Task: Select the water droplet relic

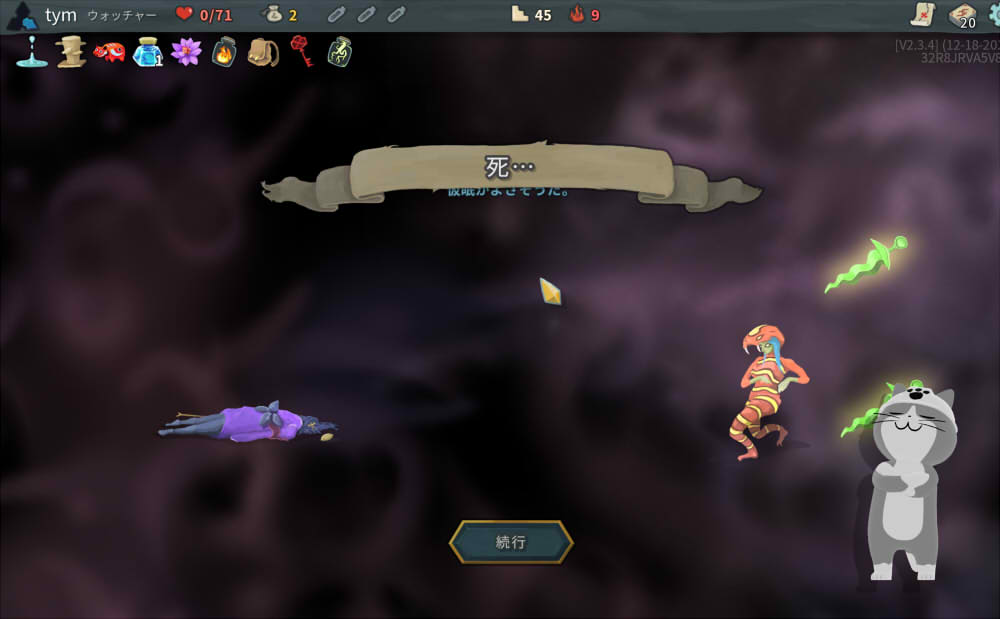Action: pos(32,51)
